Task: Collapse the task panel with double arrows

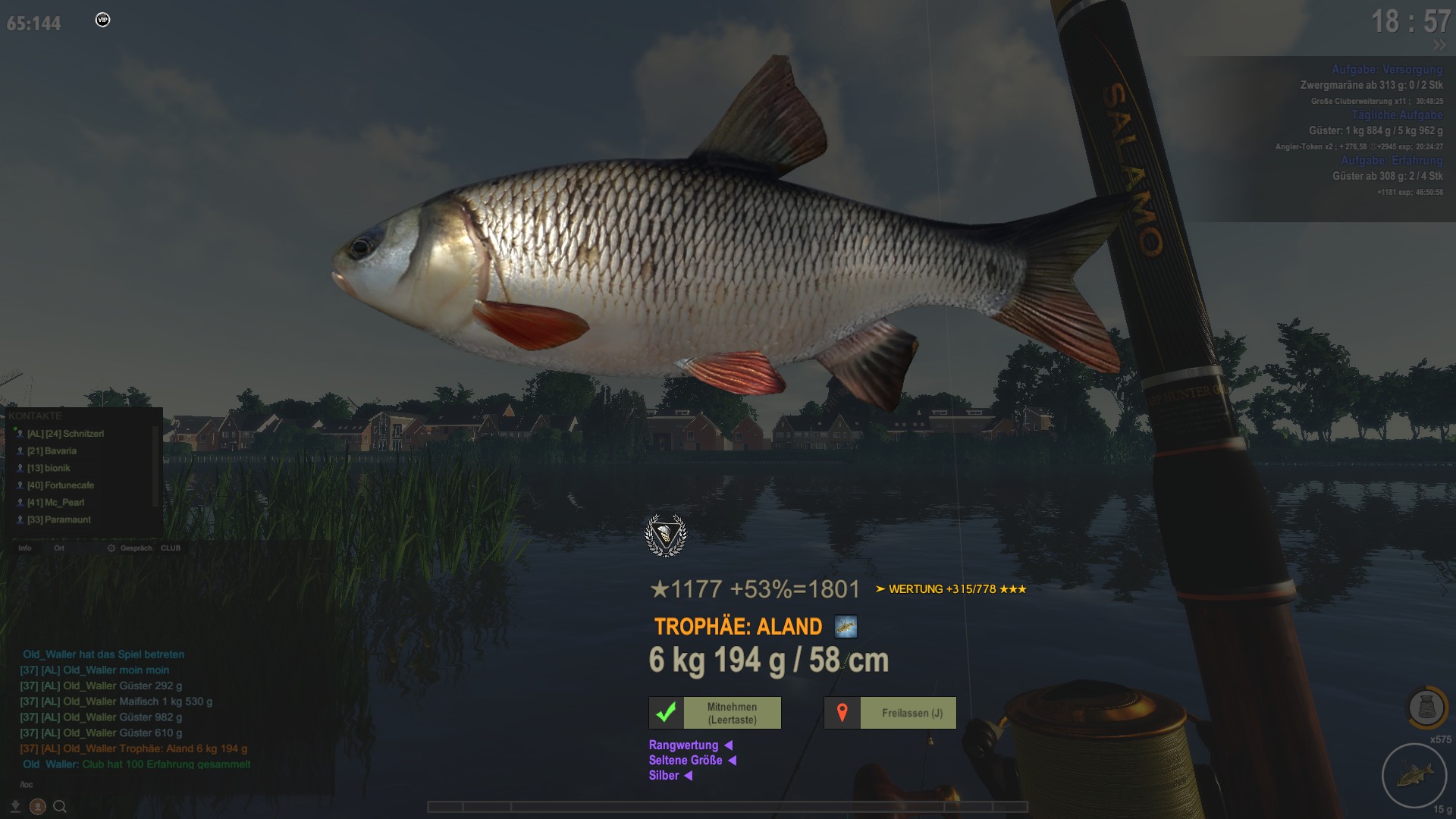Action: pos(1439,45)
